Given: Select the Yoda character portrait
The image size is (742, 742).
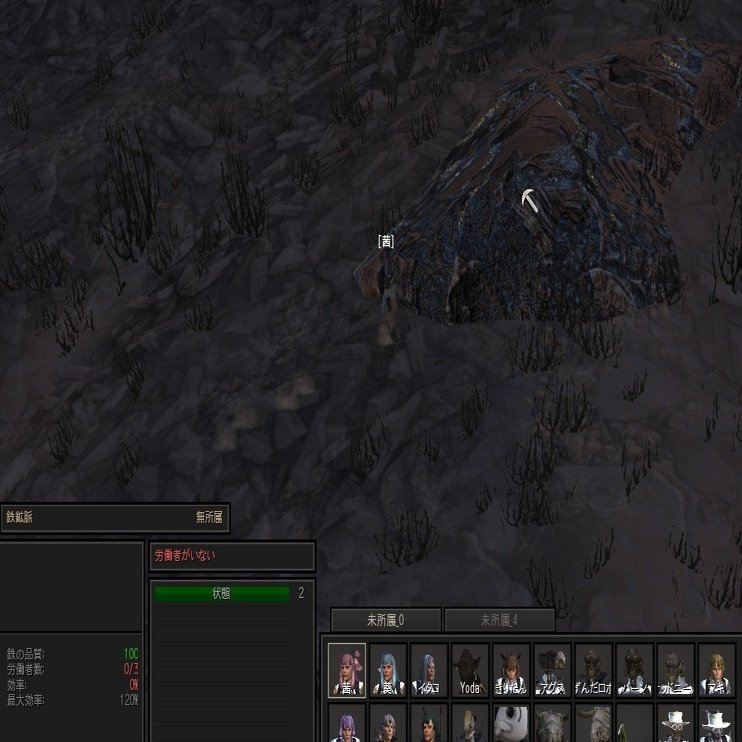Looking at the screenshot, I should [x=470, y=669].
